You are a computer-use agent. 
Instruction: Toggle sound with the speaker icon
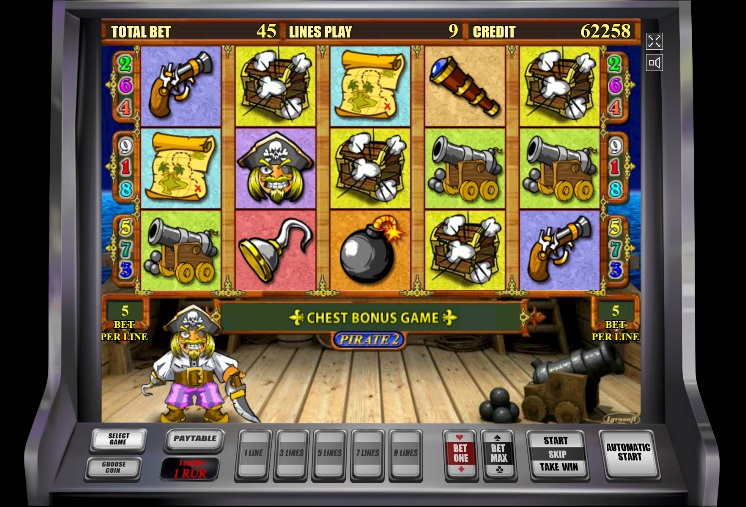[x=654, y=63]
